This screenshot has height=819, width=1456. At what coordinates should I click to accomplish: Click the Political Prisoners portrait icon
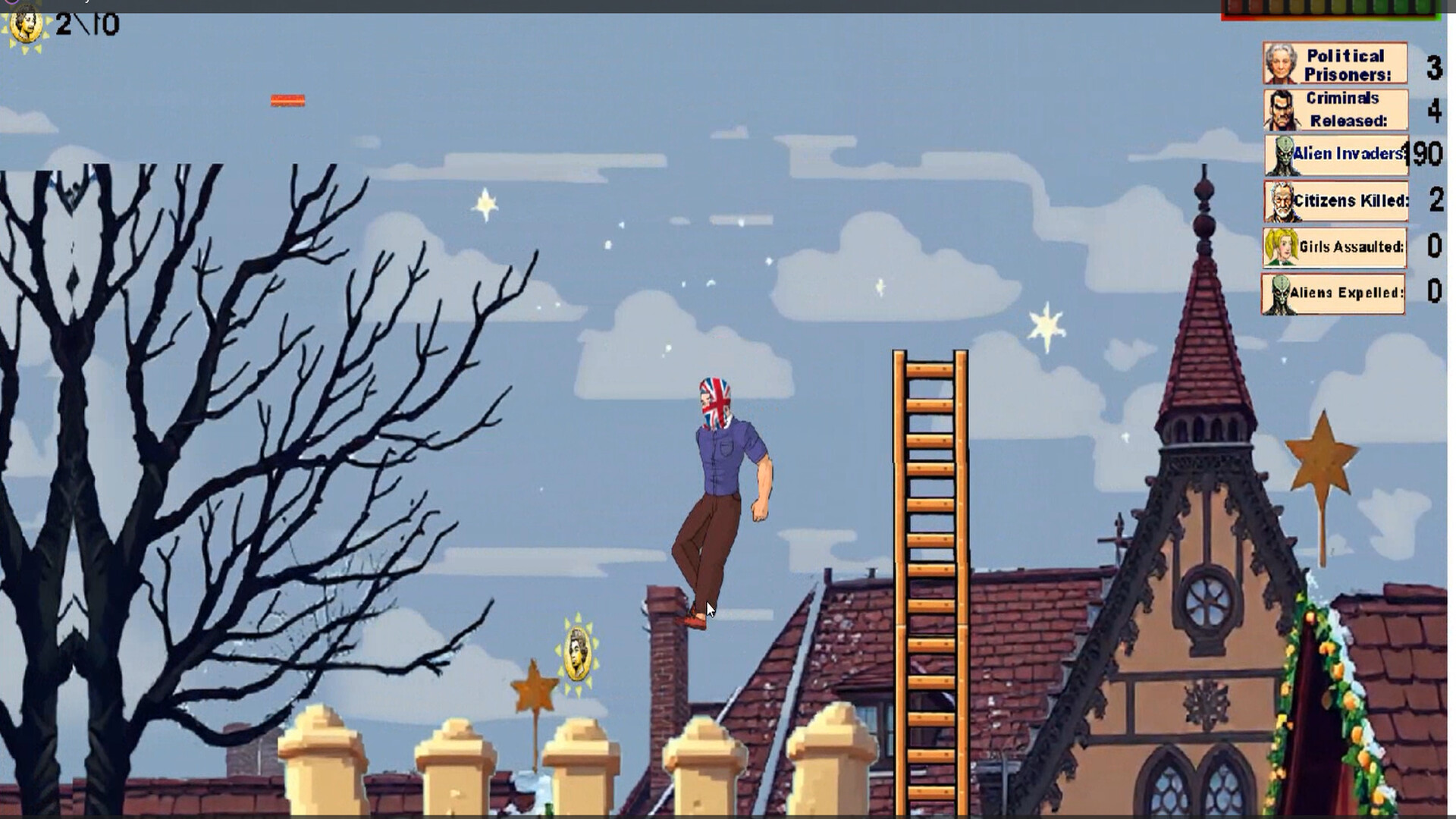[1280, 63]
